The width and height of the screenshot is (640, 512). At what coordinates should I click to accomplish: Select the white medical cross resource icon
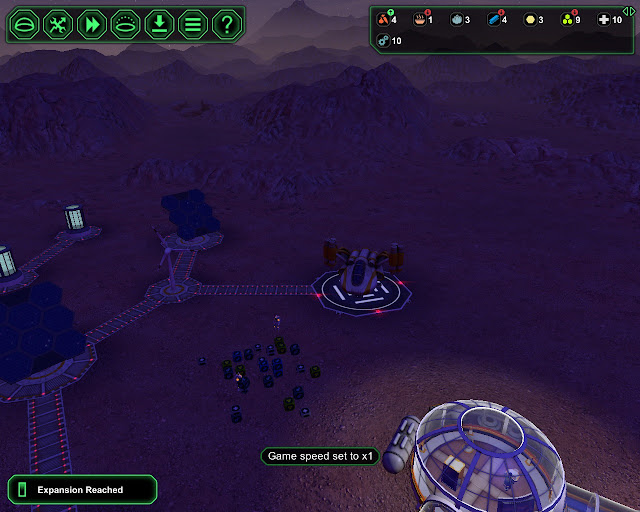coord(602,20)
